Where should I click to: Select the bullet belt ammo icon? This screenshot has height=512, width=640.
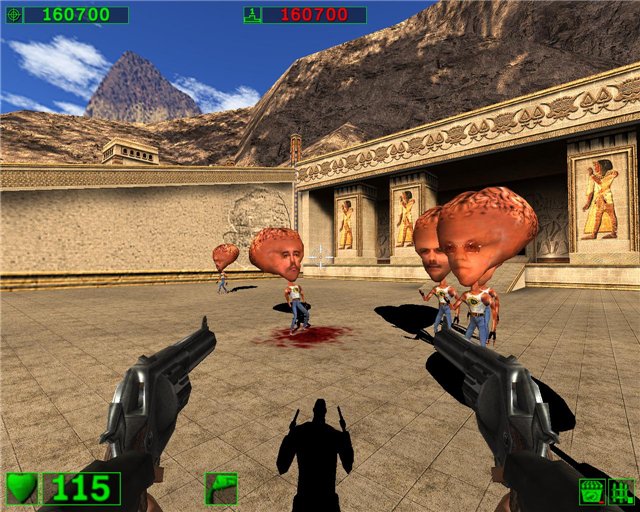(621, 491)
